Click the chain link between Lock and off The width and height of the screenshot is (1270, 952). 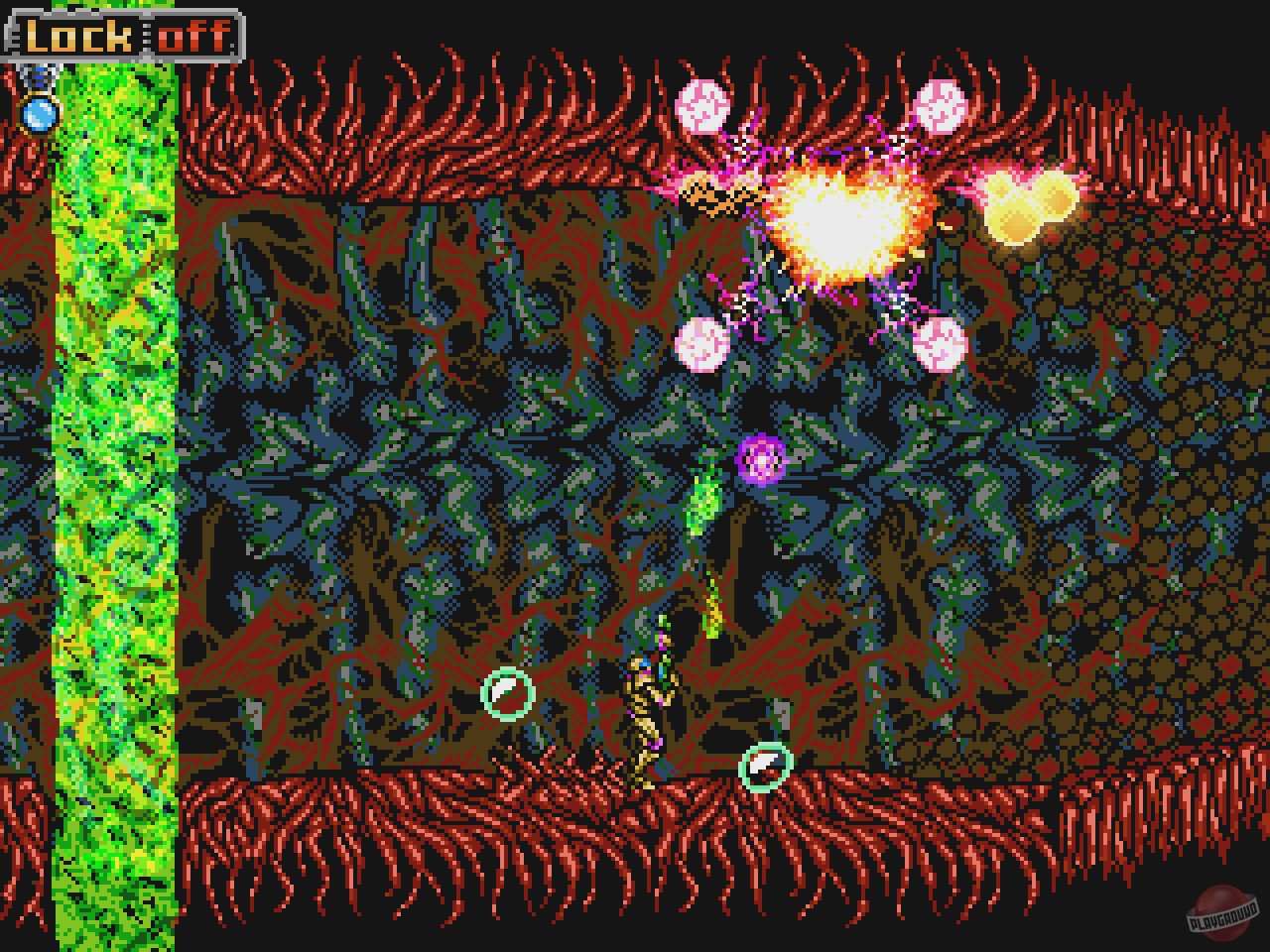click(x=146, y=38)
